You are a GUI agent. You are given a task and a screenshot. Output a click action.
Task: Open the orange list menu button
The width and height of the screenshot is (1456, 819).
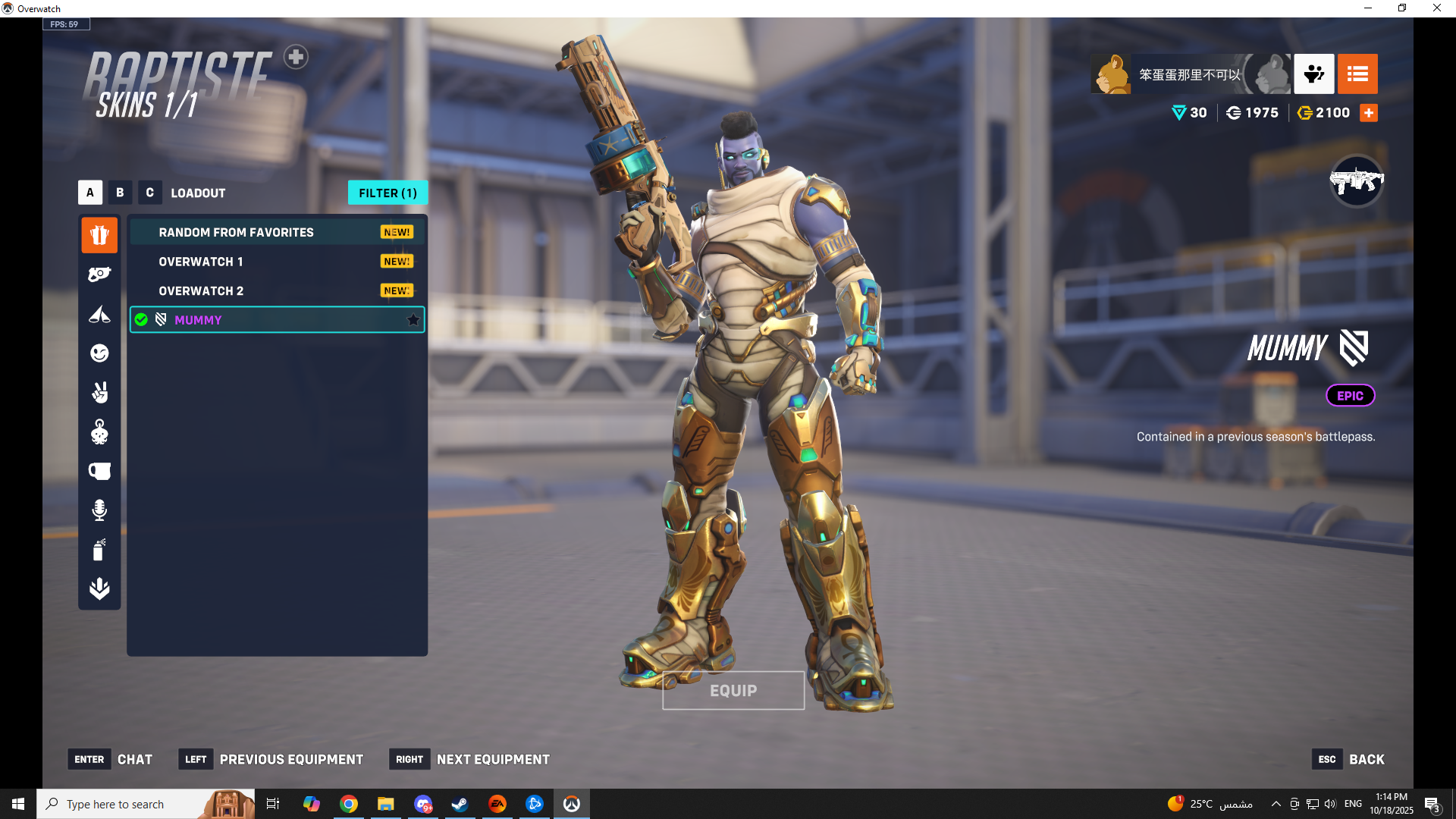click(1357, 74)
